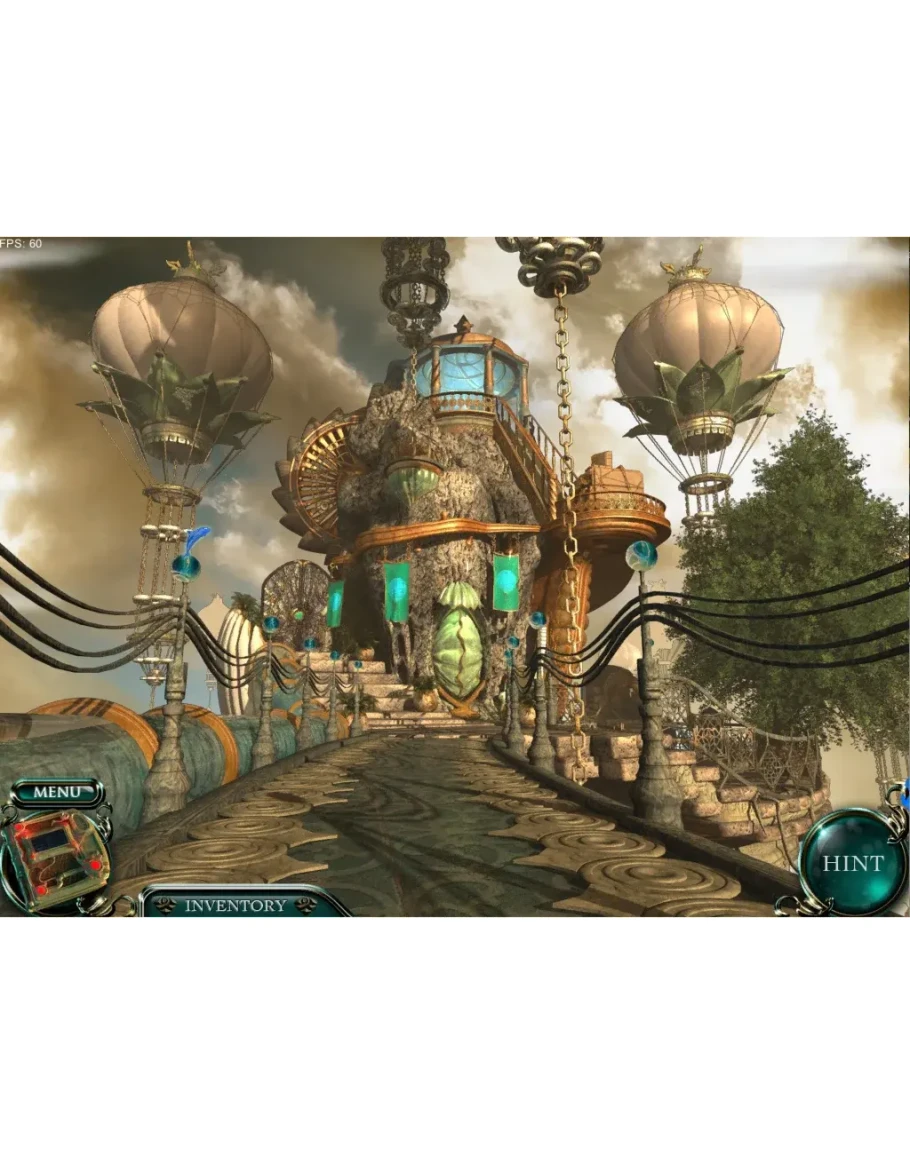Viewport: 910px width, 1155px height.
Task: Open the game MENU
Action: coord(56,792)
